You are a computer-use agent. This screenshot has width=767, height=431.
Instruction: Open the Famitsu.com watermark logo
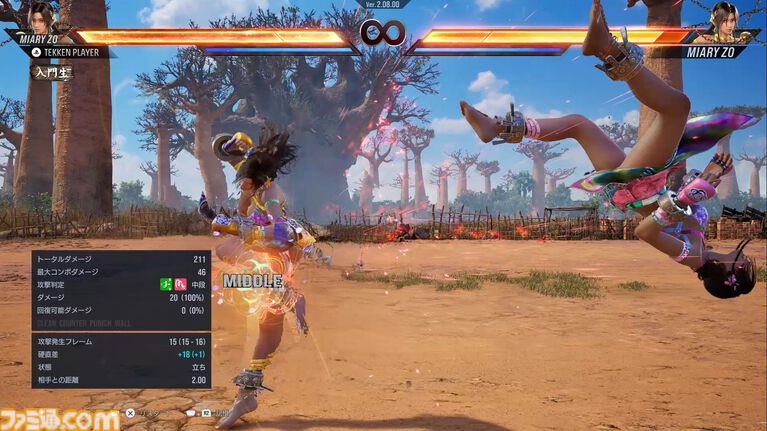click(60, 418)
